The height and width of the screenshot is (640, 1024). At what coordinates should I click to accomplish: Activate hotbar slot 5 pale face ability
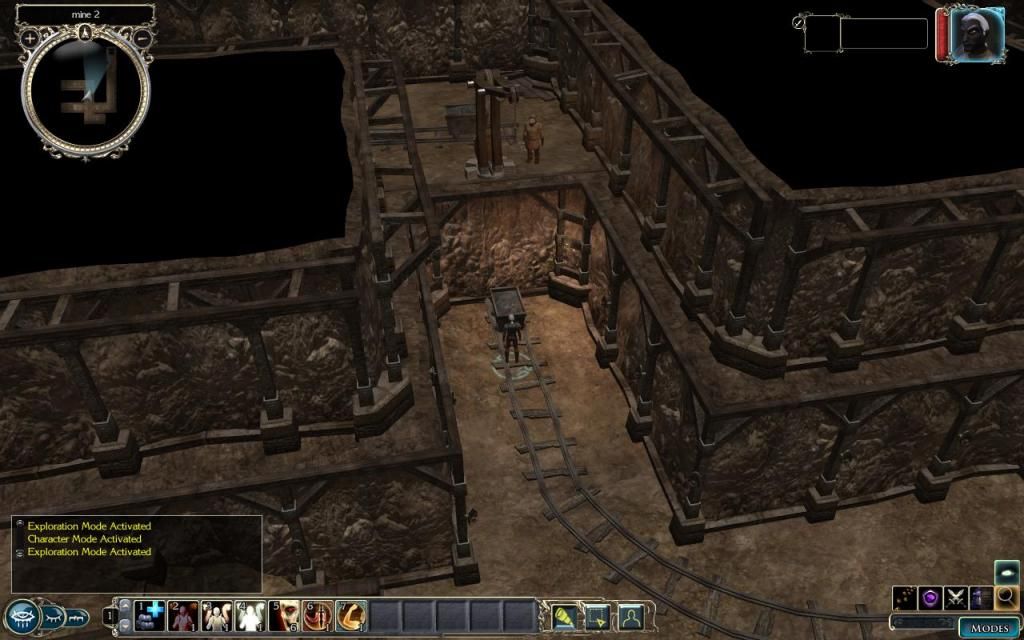[284, 615]
